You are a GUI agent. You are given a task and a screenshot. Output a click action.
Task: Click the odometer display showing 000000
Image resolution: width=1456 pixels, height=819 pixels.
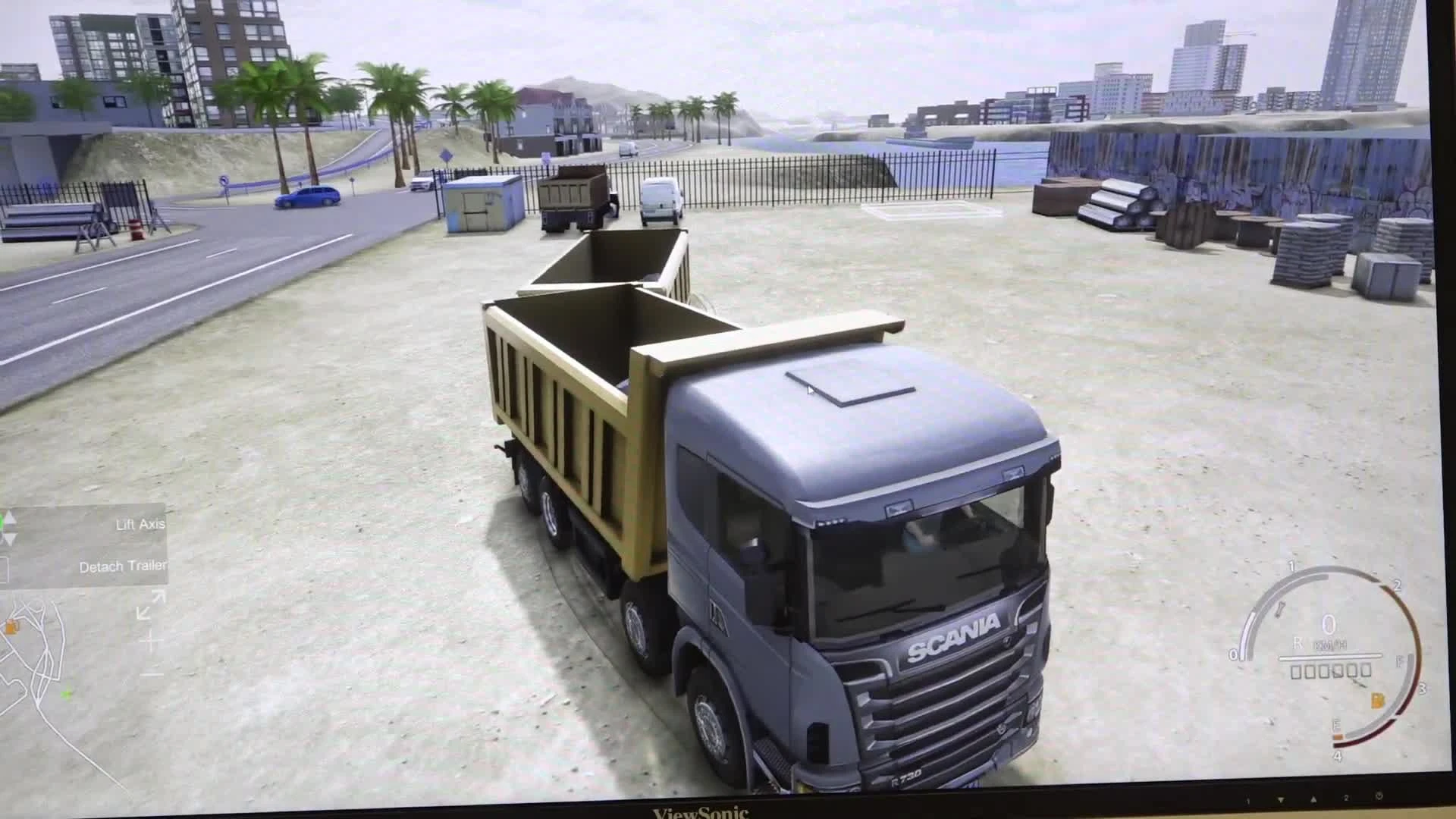coord(1331,671)
